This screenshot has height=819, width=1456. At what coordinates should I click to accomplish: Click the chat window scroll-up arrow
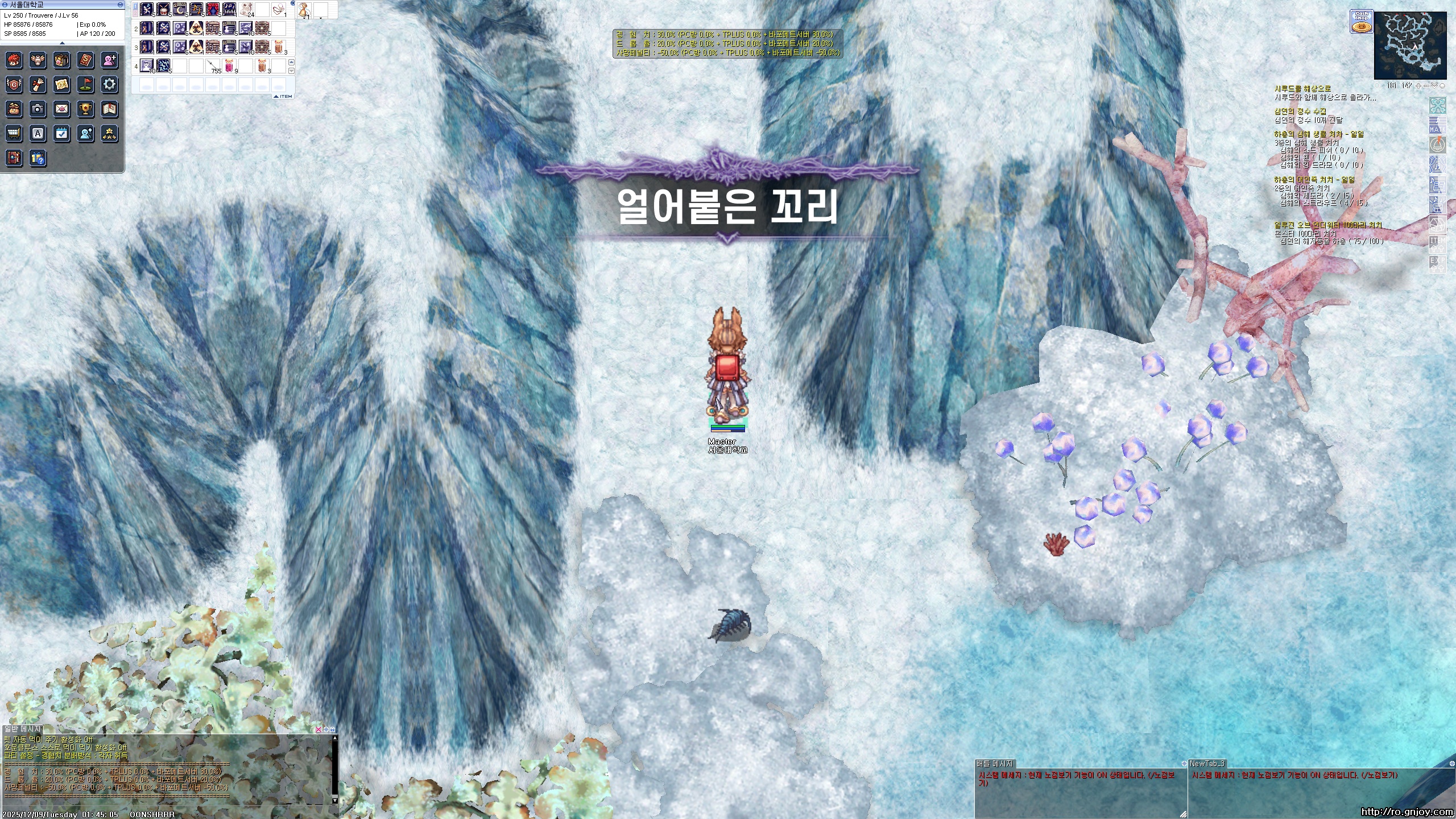click(x=335, y=738)
